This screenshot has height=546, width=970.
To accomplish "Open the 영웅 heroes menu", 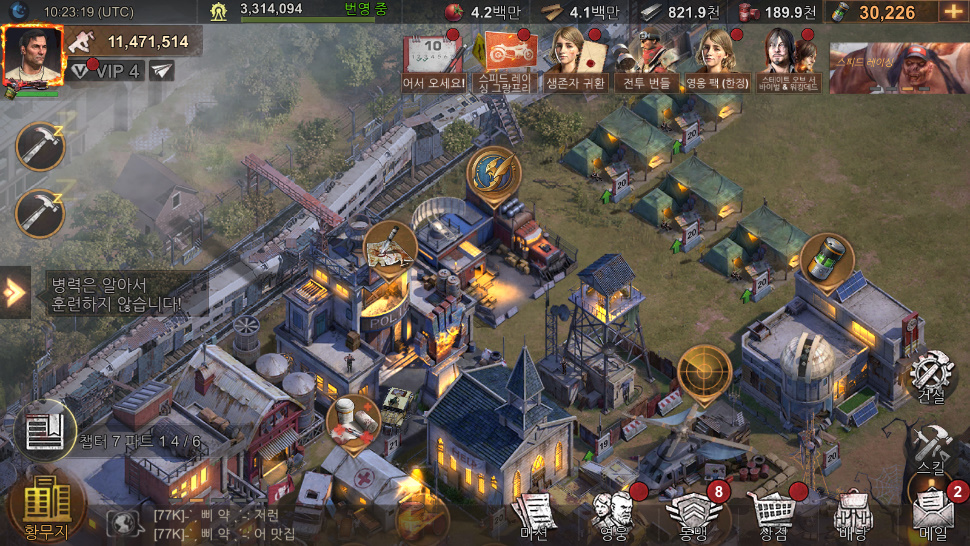I will coord(611,515).
